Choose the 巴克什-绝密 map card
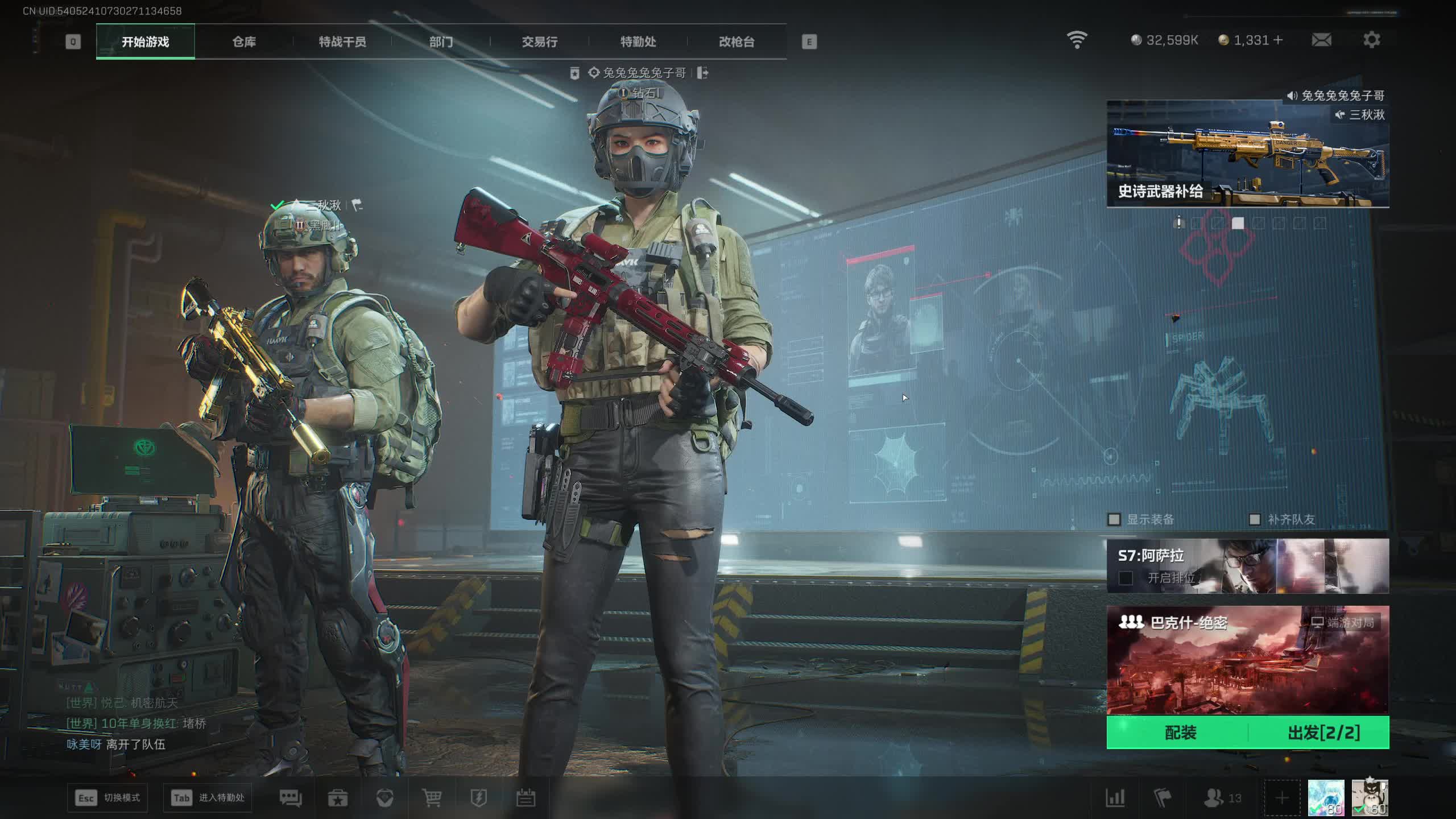Image resolution: width=1456 pixels, height=819 pixels. (1247, 660)
